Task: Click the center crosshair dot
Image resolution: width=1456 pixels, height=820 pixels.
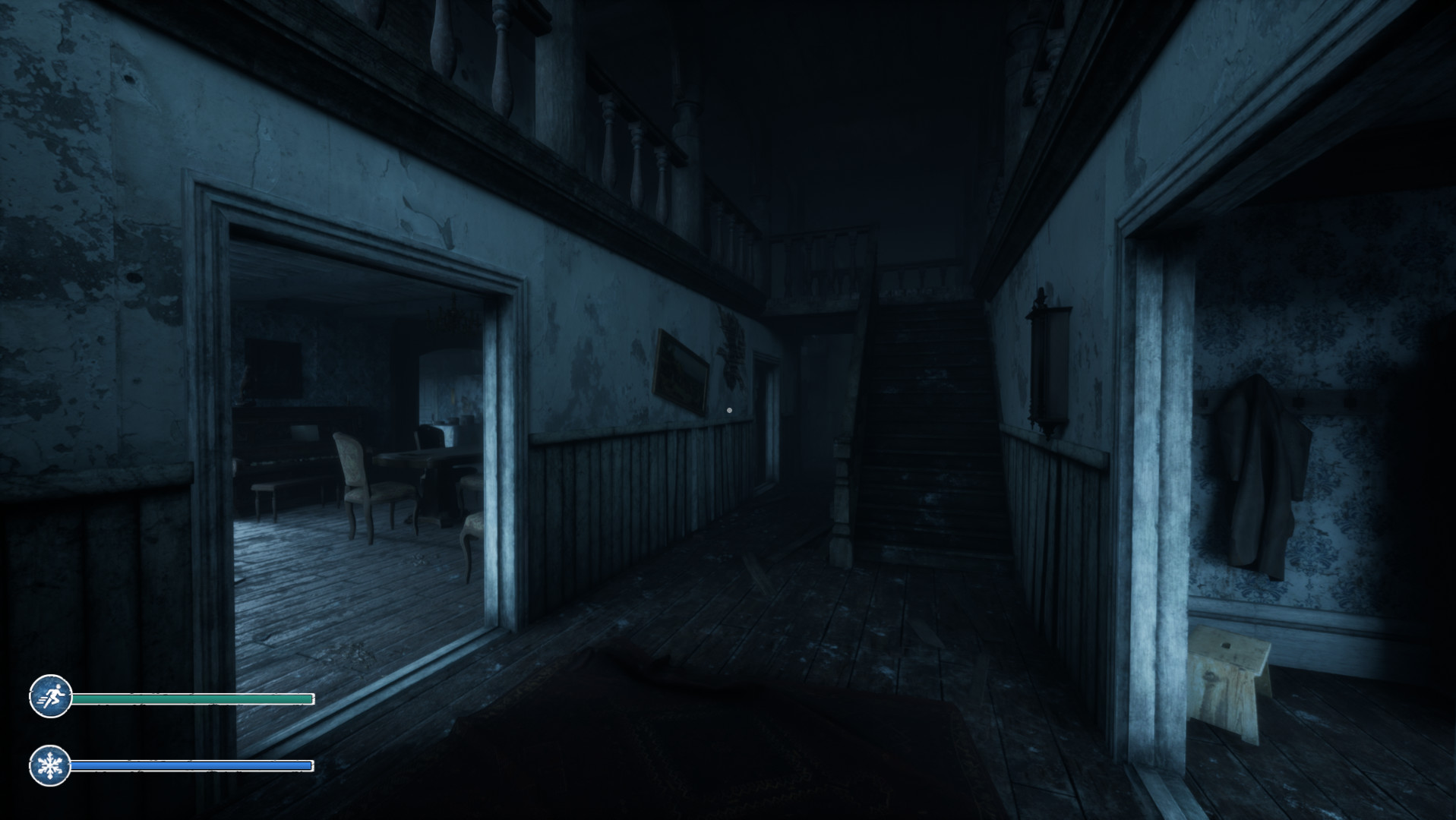Action: (x=730, y=409)
